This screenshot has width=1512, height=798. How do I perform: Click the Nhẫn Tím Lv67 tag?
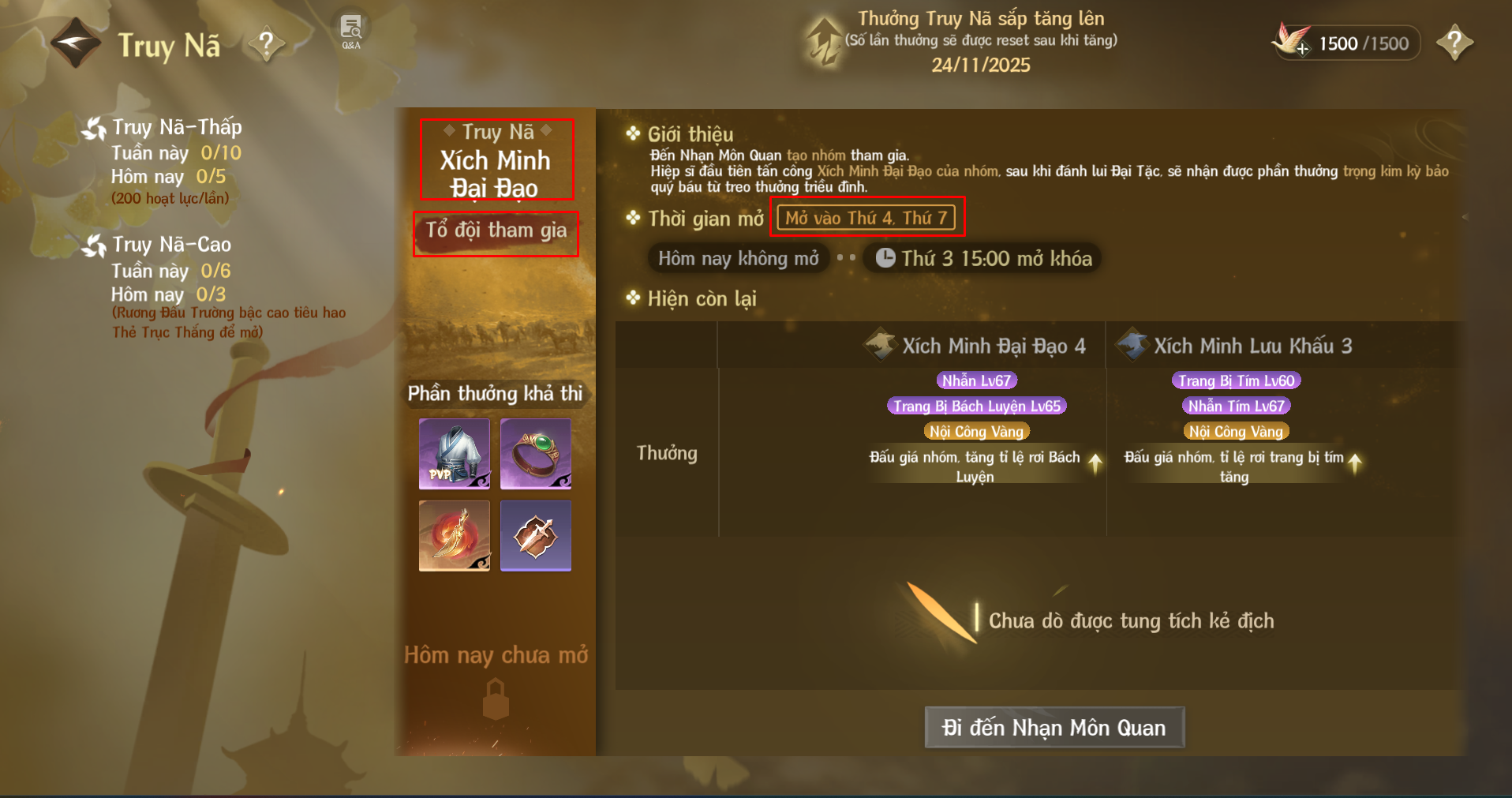[1236, 406]
